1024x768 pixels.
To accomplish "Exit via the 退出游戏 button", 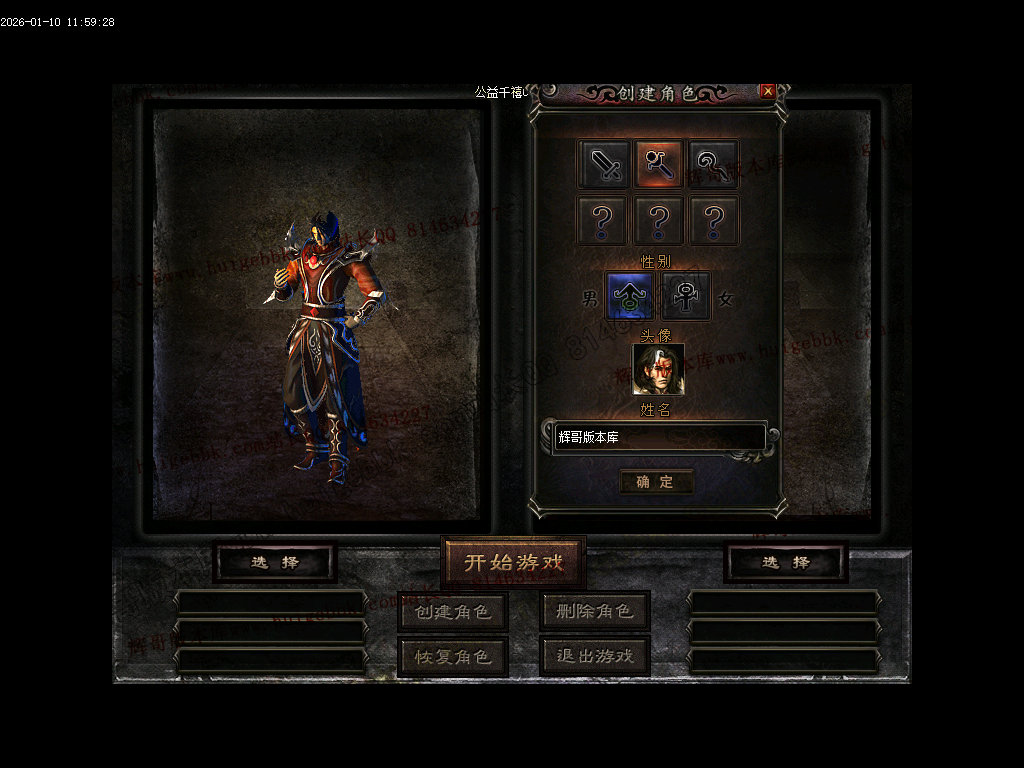I will point(595,656).
